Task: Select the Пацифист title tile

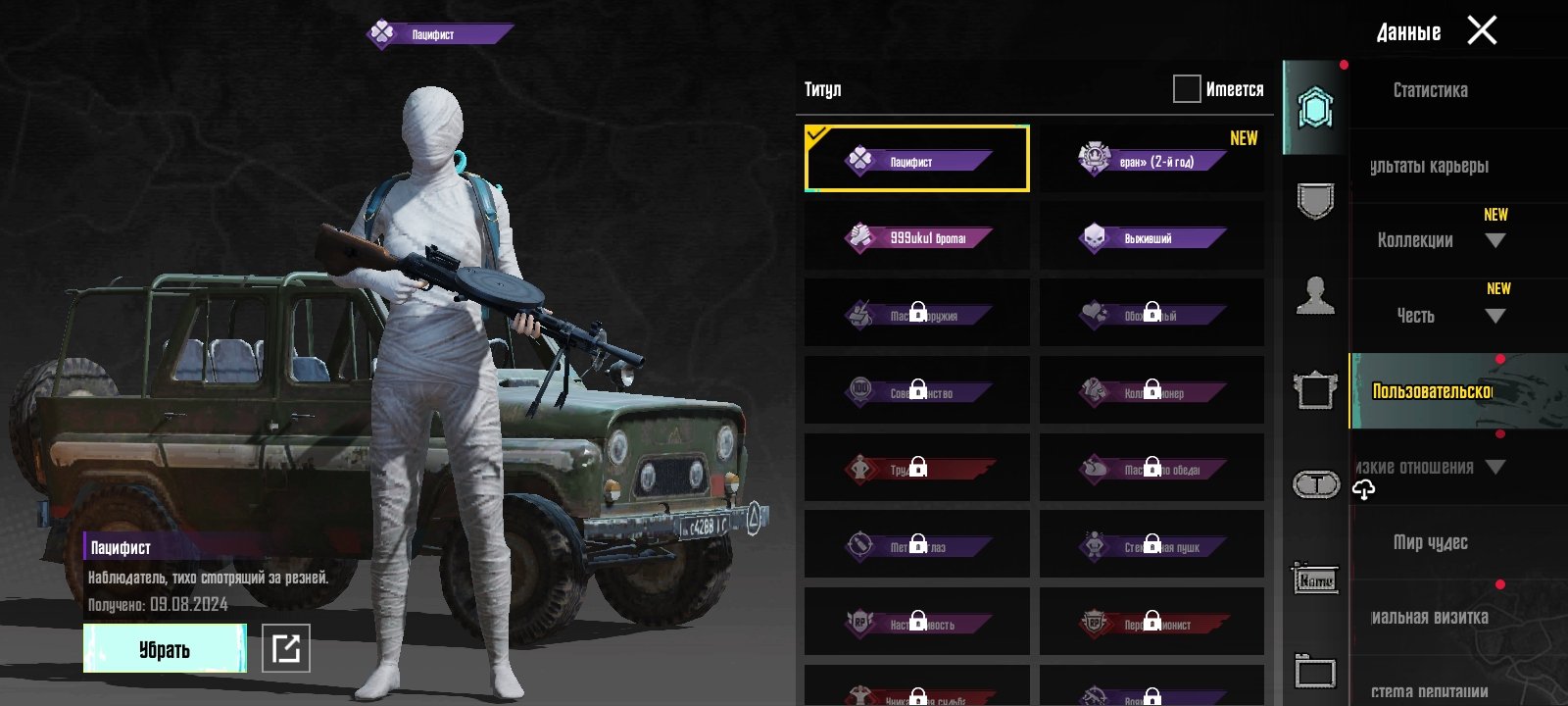Action: coord(916,159)
